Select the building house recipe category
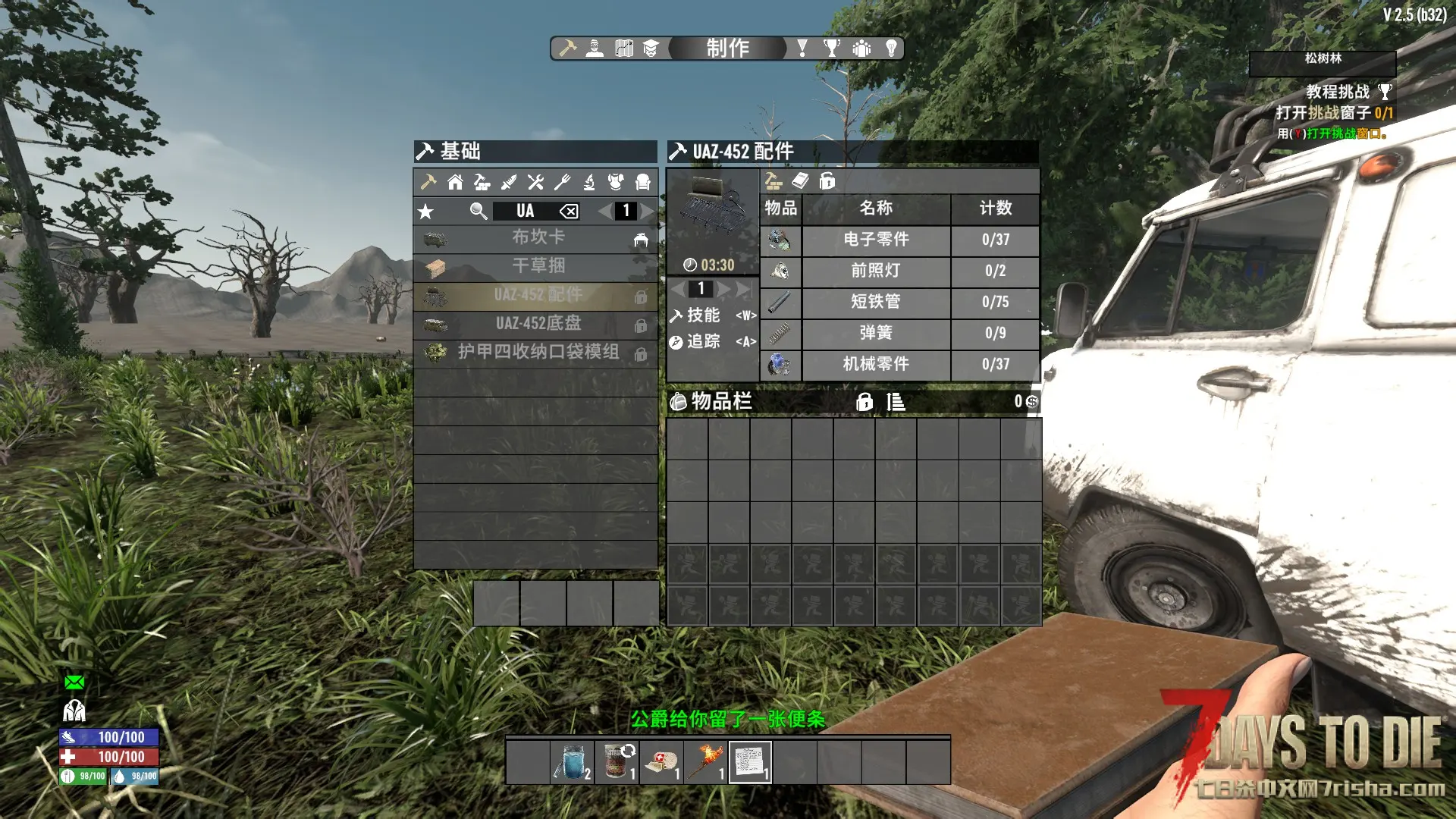This screenshot has height=819, width=1456. [x=455, y=182]
